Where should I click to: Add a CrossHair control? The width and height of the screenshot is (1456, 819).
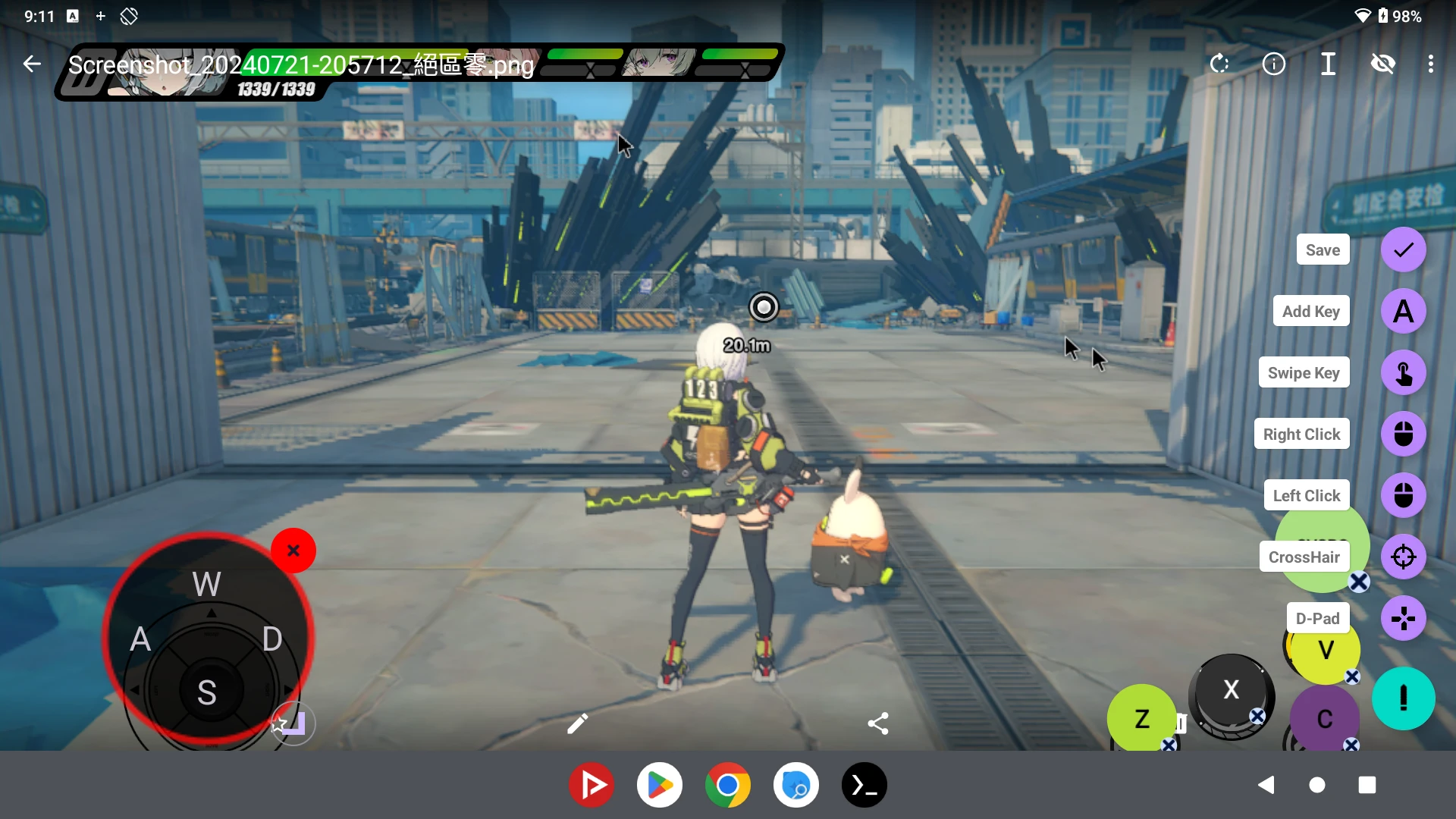click(x=1403, y=557)
